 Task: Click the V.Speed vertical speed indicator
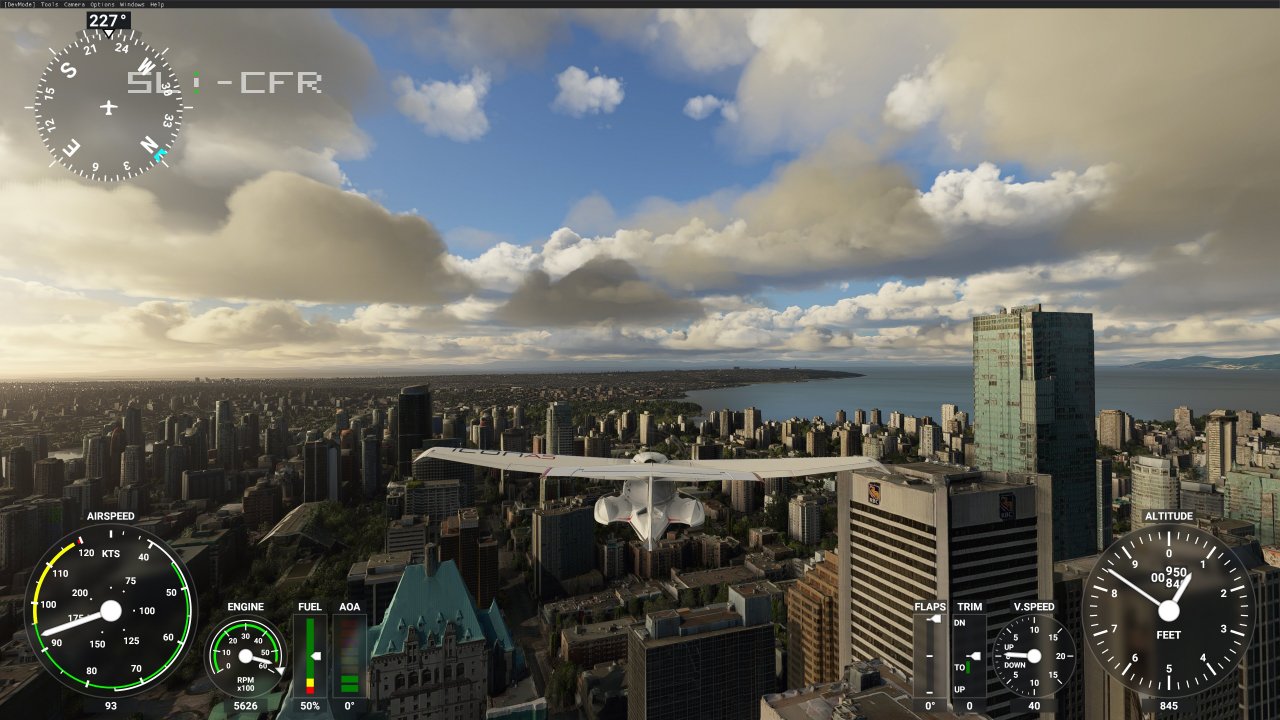click(1034, 655)
